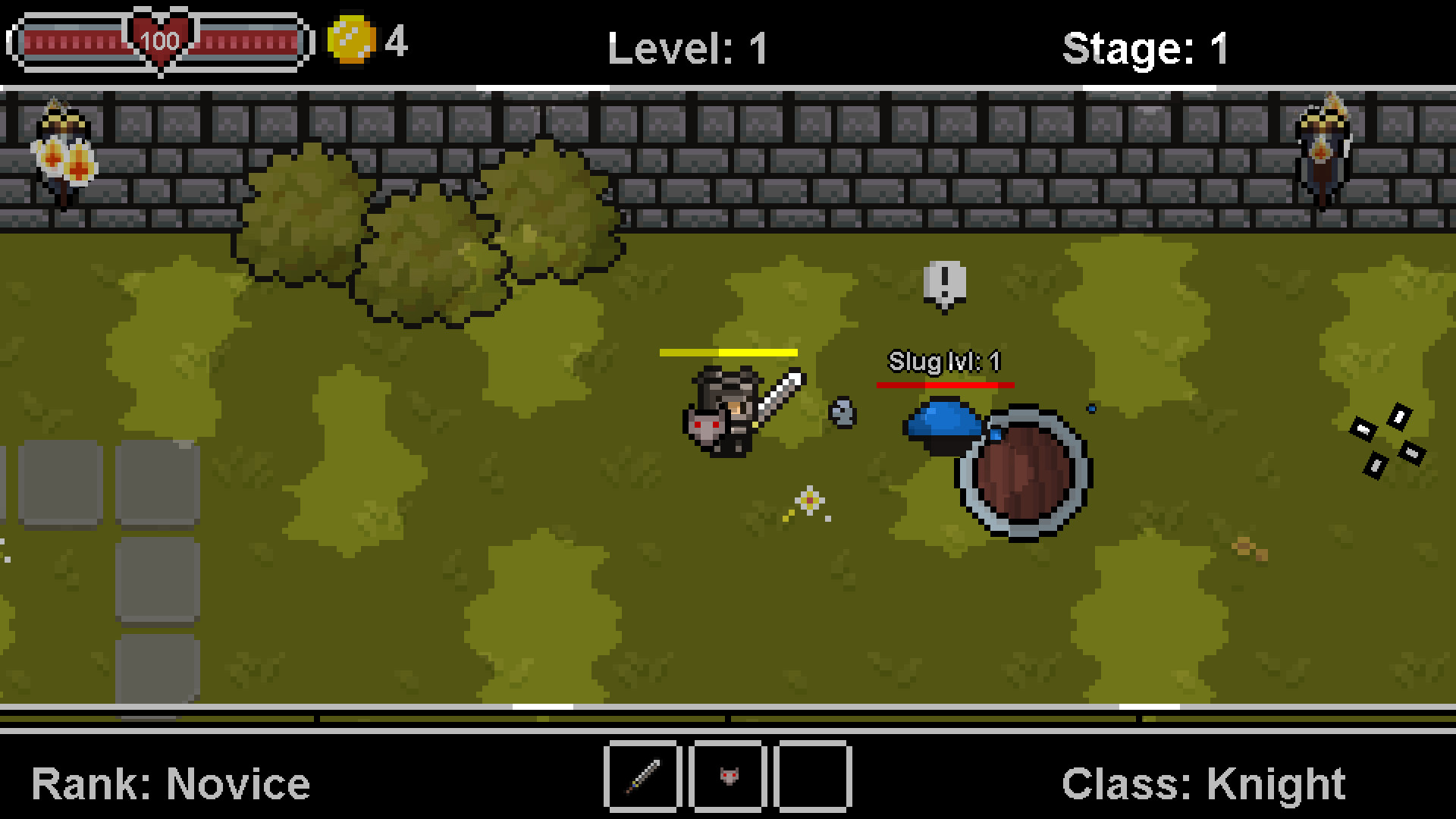This screenshot has height=819, width=1456.
Task: Click the exclamation mark alert bubble
Action: [943, 282]
